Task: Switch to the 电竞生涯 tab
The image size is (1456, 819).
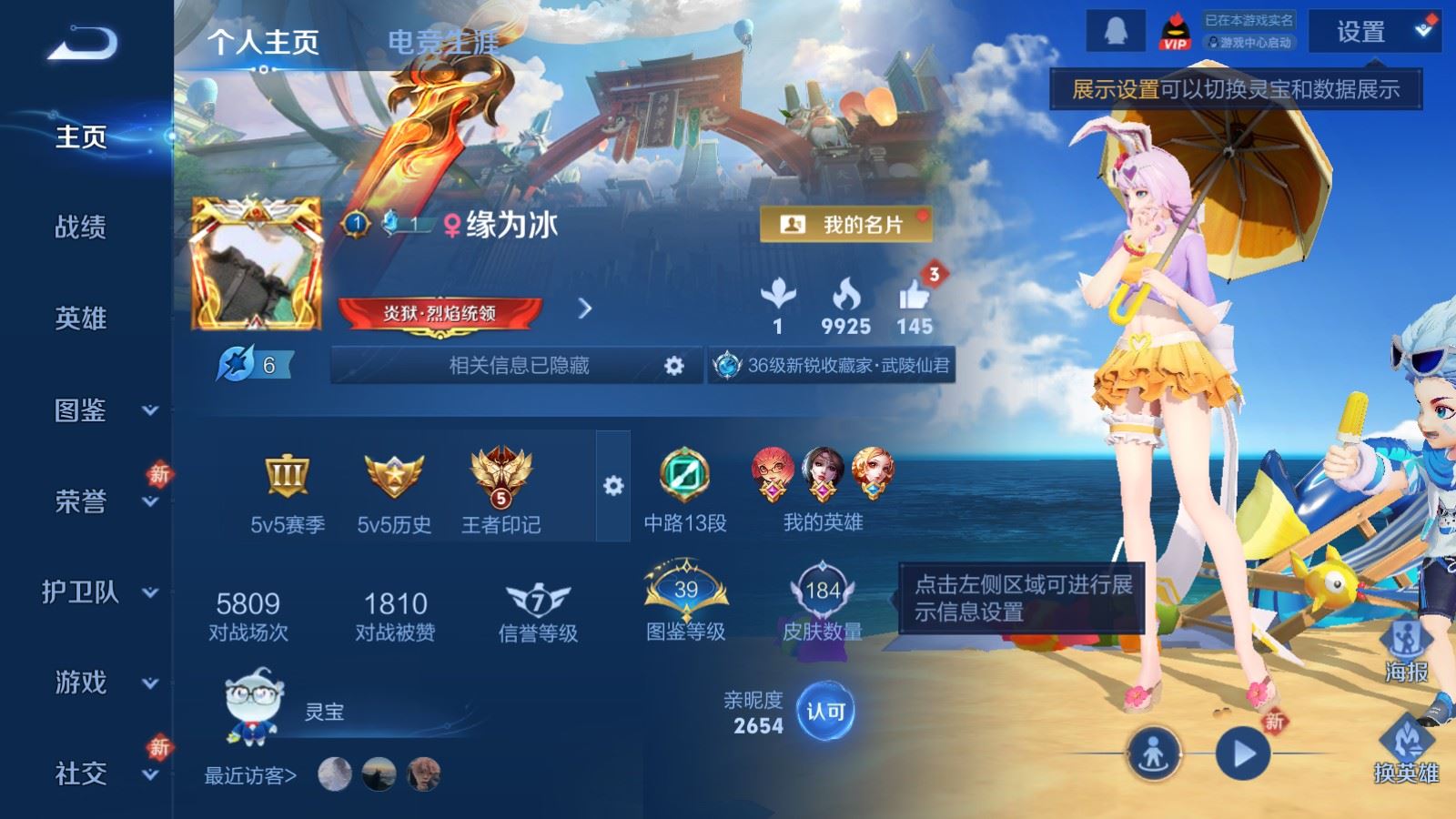Action: click(x=443, y=42)
